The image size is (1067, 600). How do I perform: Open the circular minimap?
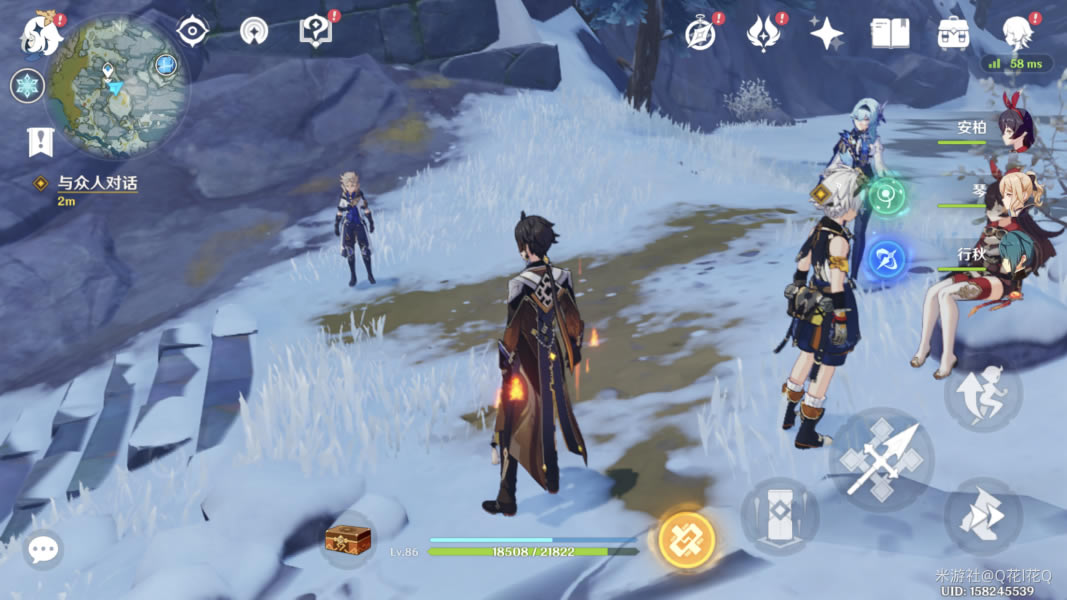[x=117, y=86]
